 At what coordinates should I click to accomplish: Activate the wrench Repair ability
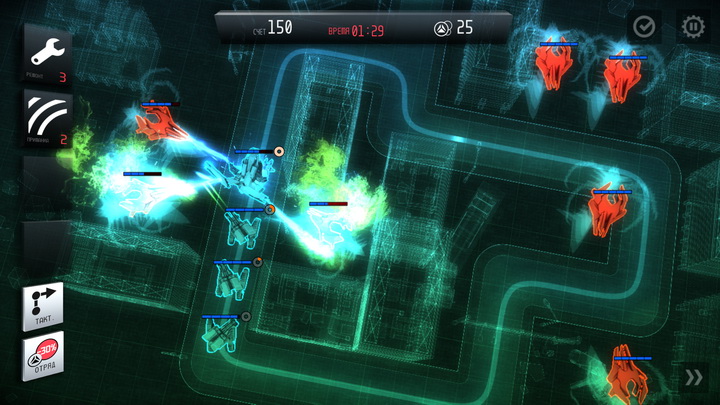click(46, 57)
